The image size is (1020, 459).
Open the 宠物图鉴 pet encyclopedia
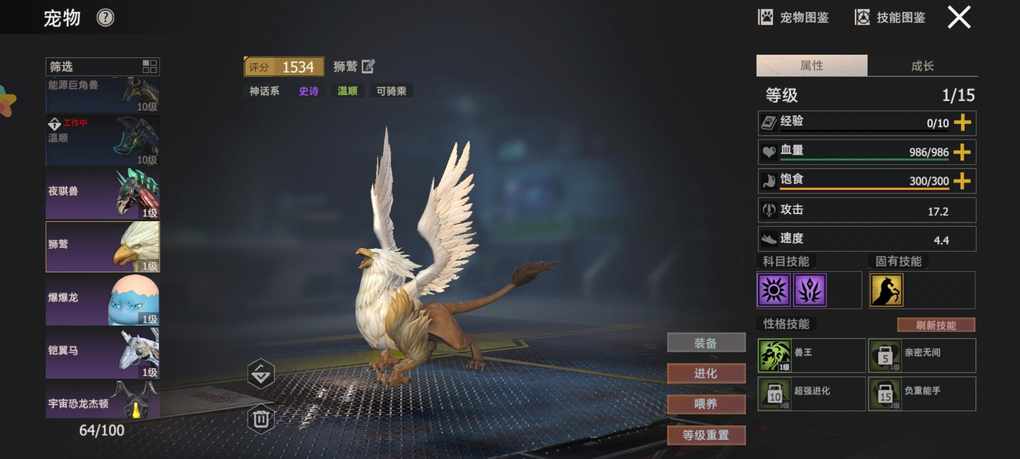(795, 17)
